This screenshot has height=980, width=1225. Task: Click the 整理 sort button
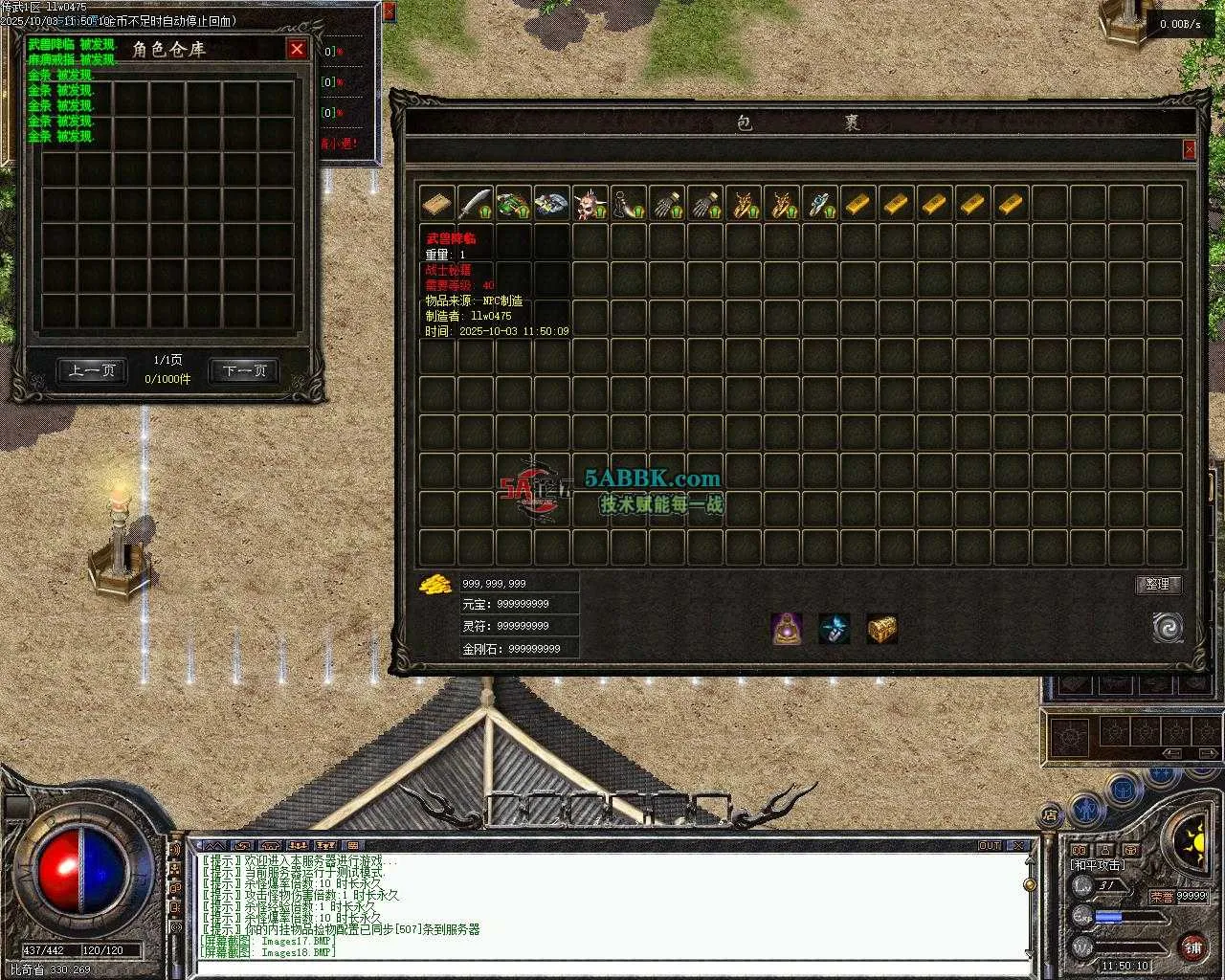pos(1158,584)
